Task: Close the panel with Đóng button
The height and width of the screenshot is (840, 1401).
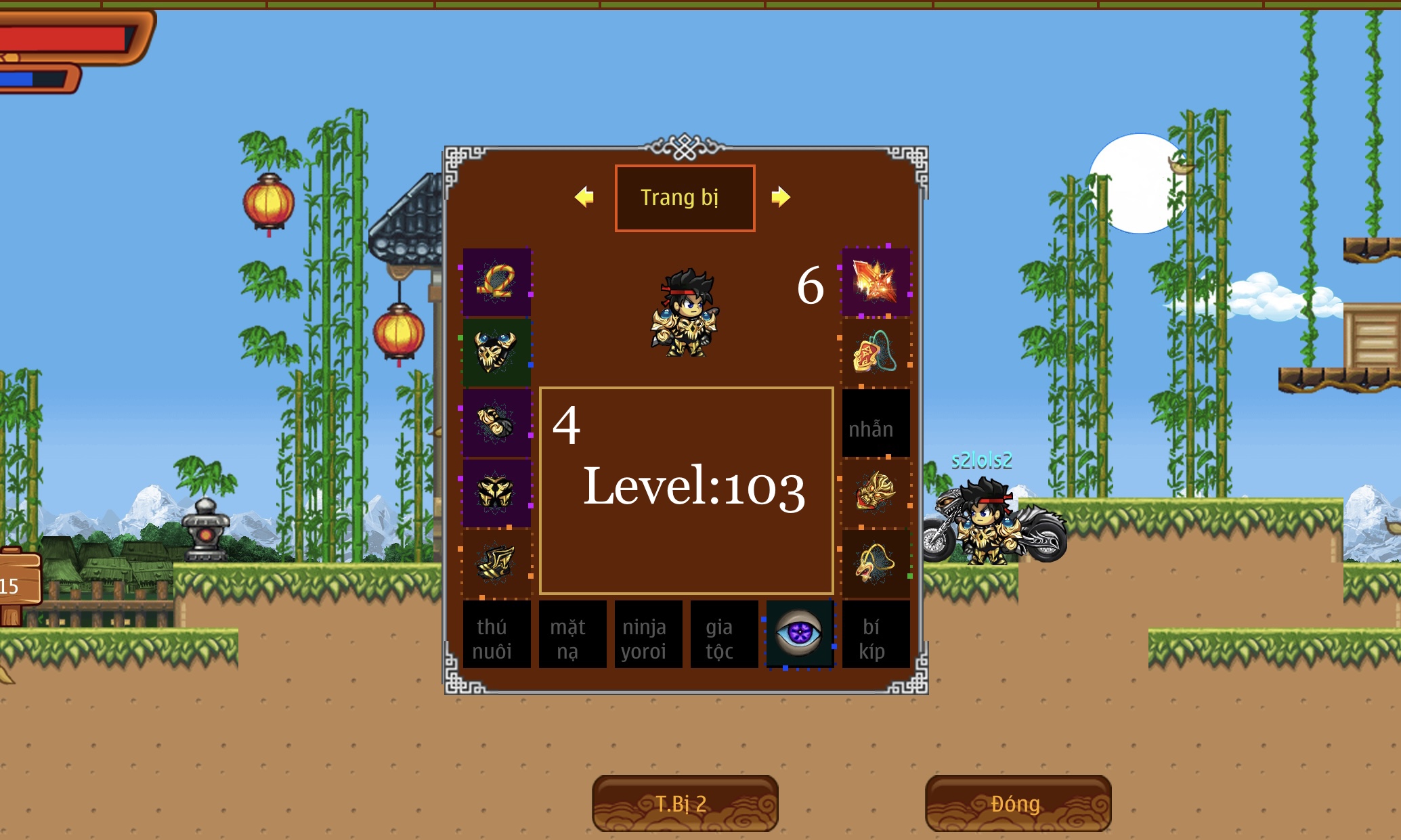Action: click(x=1017, y=803)
